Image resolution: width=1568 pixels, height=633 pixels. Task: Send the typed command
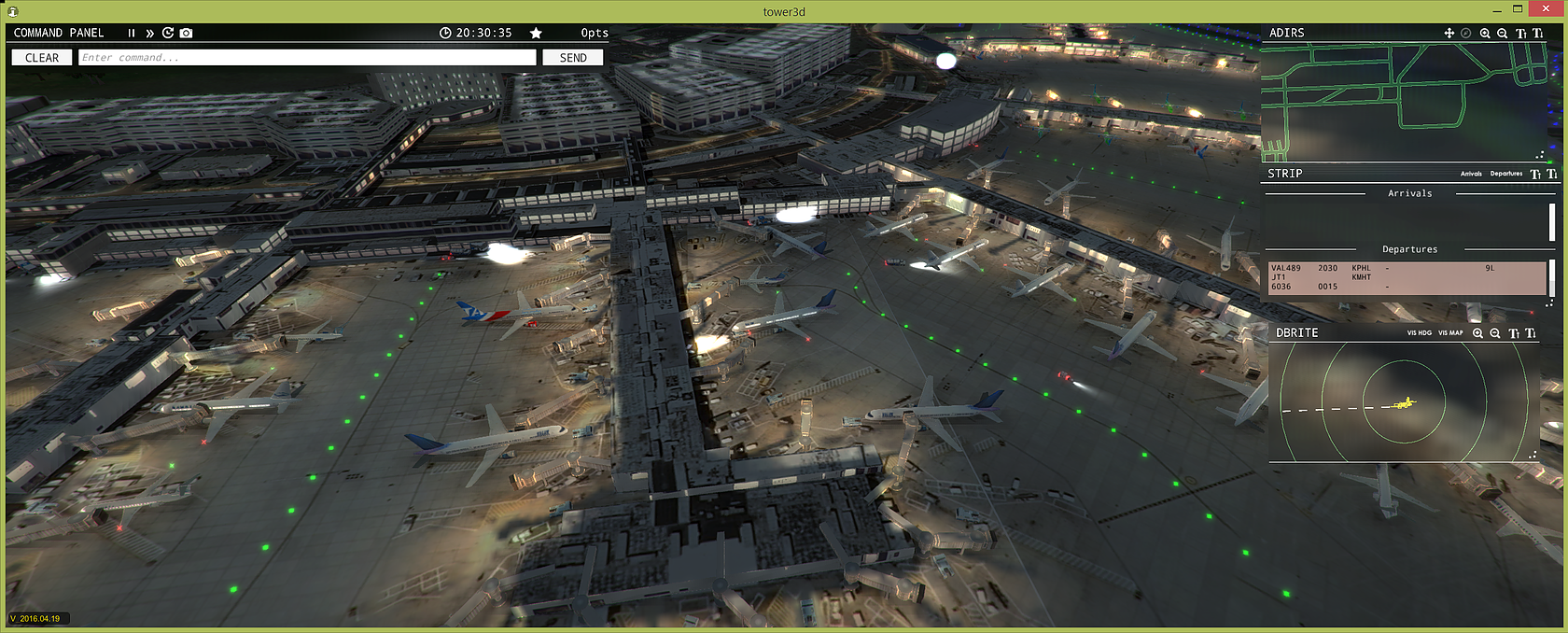[573, 58]
